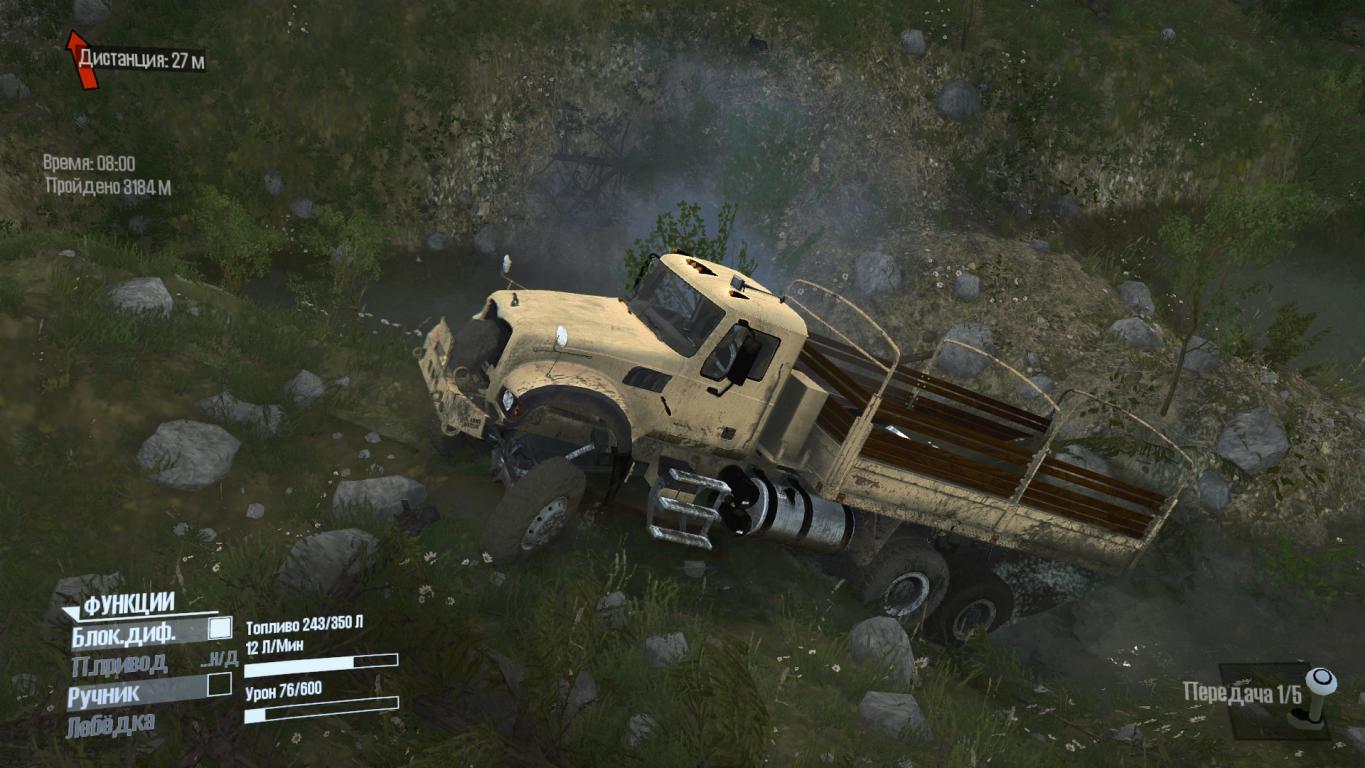Toggle the Ручник handbrake checkbox

(x=219, y=685)
